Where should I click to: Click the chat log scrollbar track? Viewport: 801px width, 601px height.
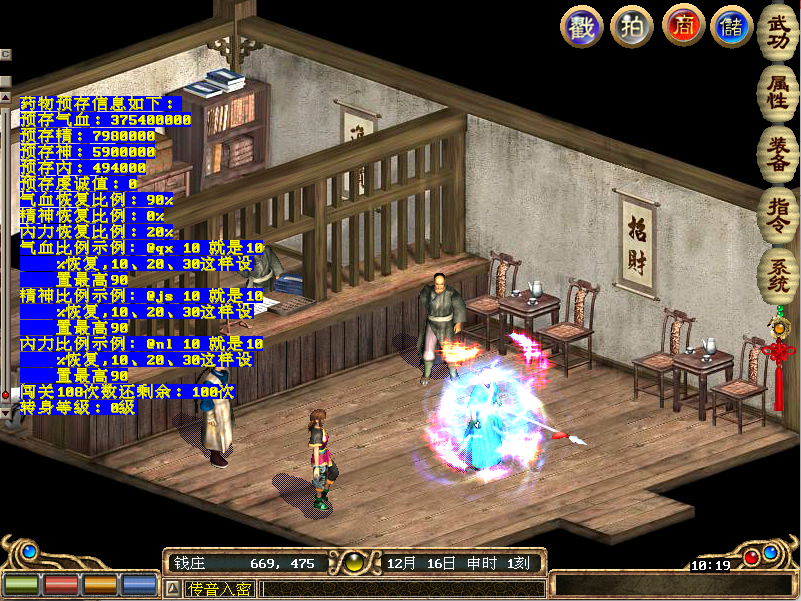tap(5, 250)
